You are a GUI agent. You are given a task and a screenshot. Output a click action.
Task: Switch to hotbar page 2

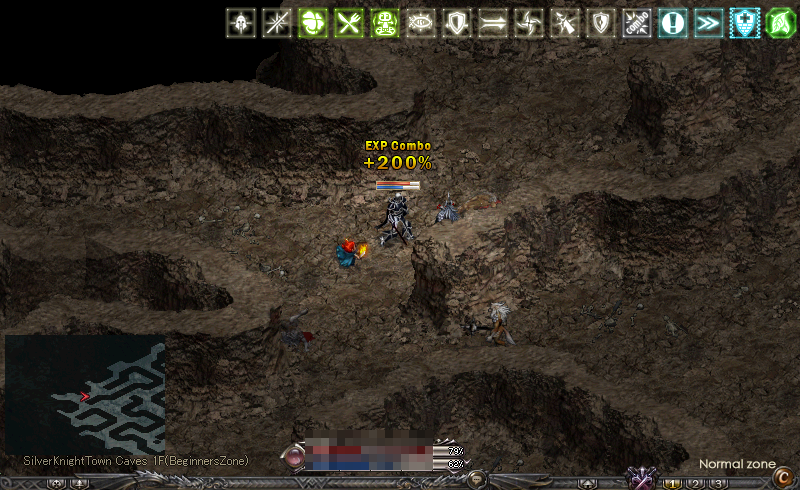tap(696, 483)
